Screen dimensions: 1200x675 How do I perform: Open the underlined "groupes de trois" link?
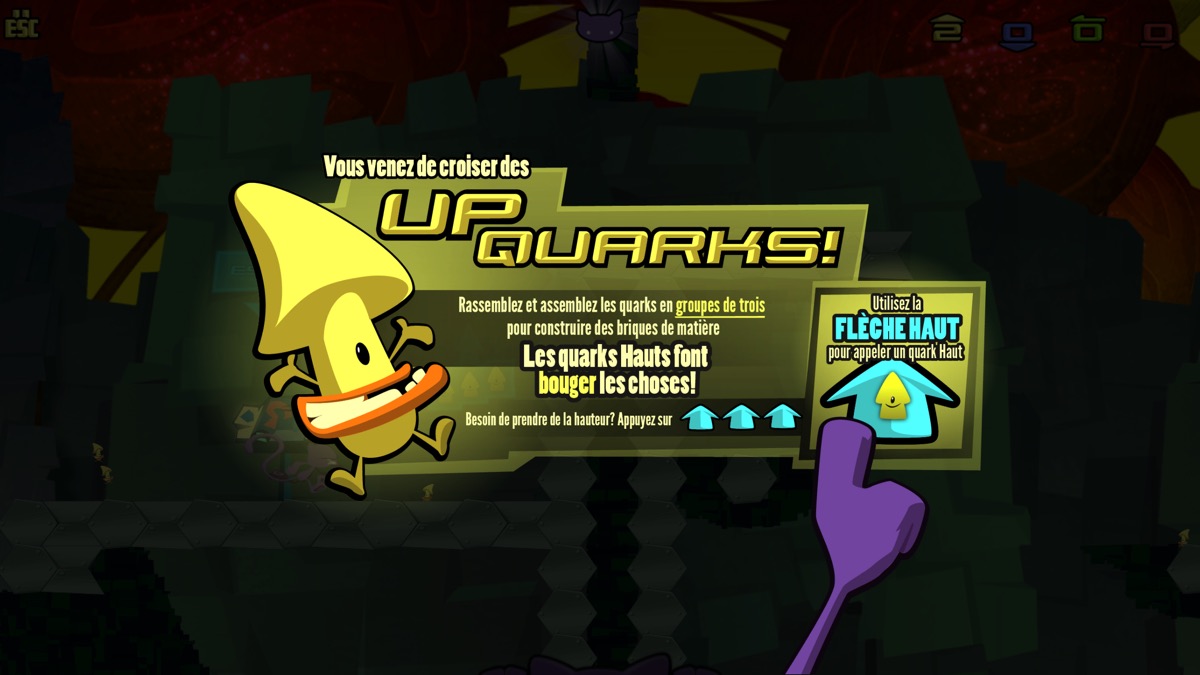coord(720,305)
